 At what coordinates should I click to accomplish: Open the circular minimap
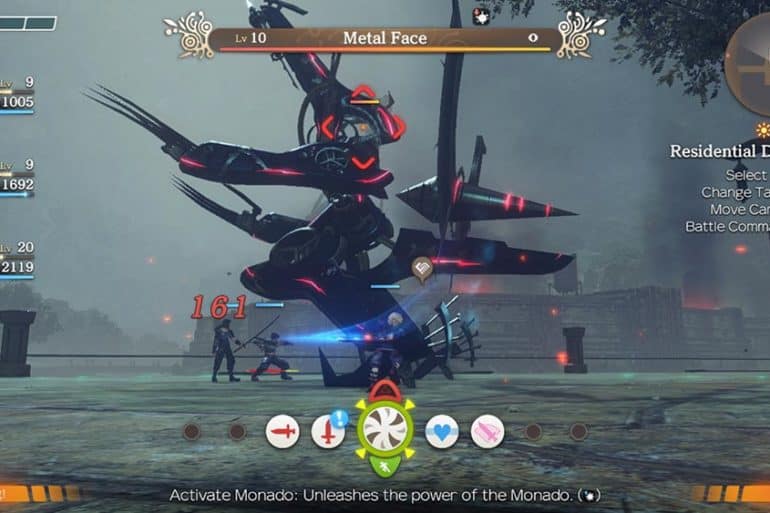[750, 65]
